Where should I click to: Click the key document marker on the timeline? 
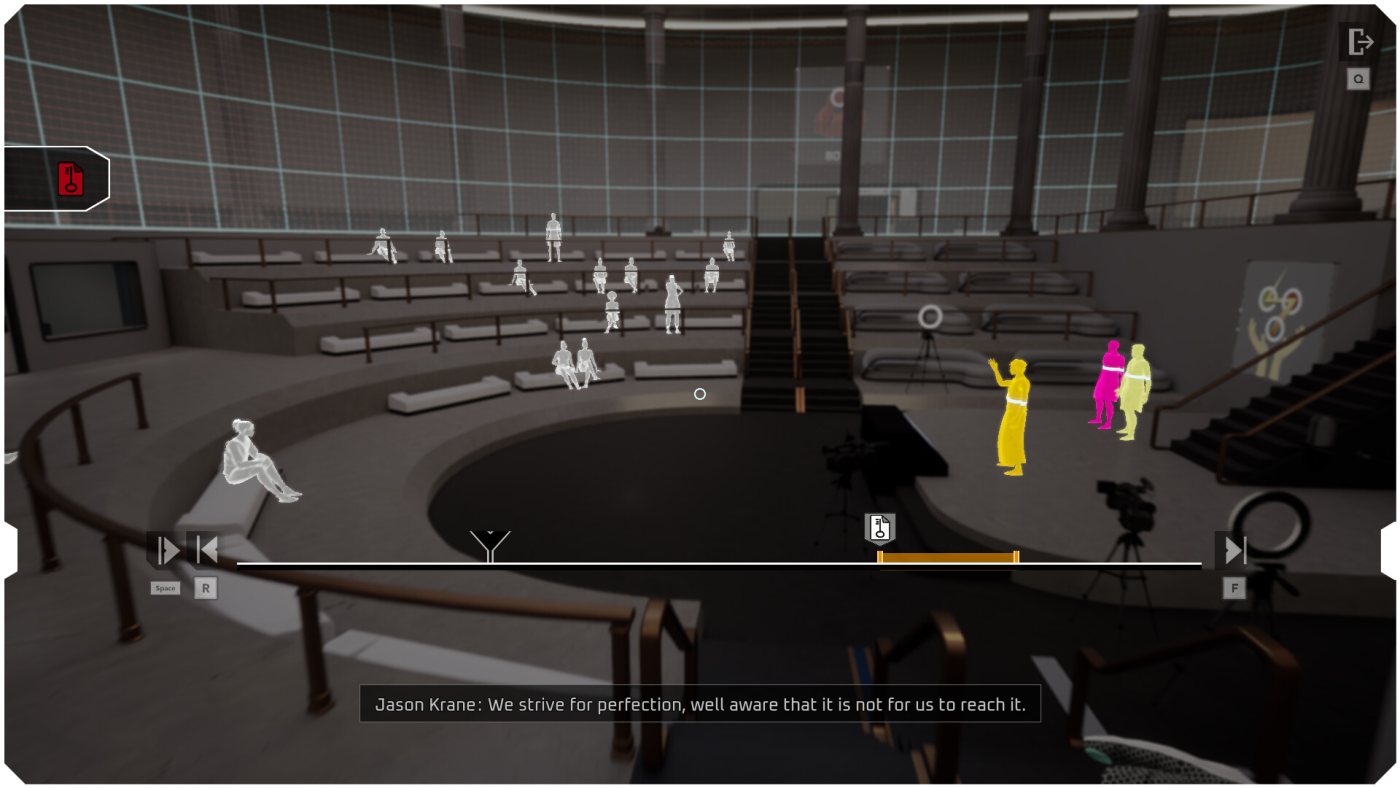coord(880,527)
